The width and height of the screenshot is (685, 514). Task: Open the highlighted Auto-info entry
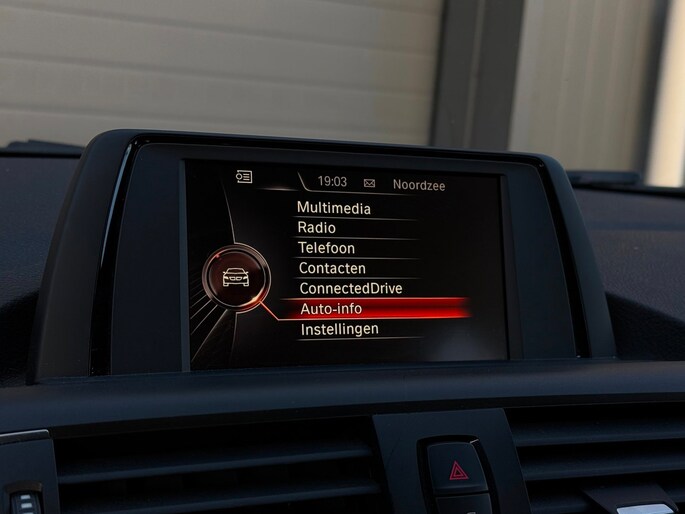[x=332, y=309]
